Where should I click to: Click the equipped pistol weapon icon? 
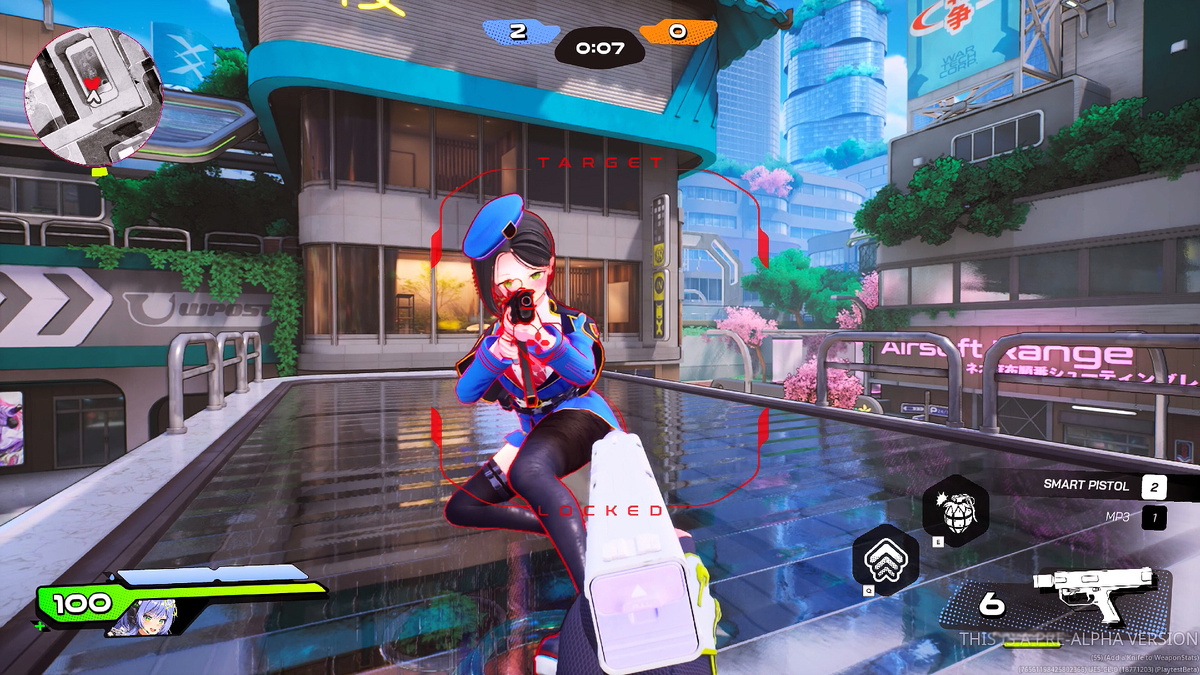(x=1101, y=597)
